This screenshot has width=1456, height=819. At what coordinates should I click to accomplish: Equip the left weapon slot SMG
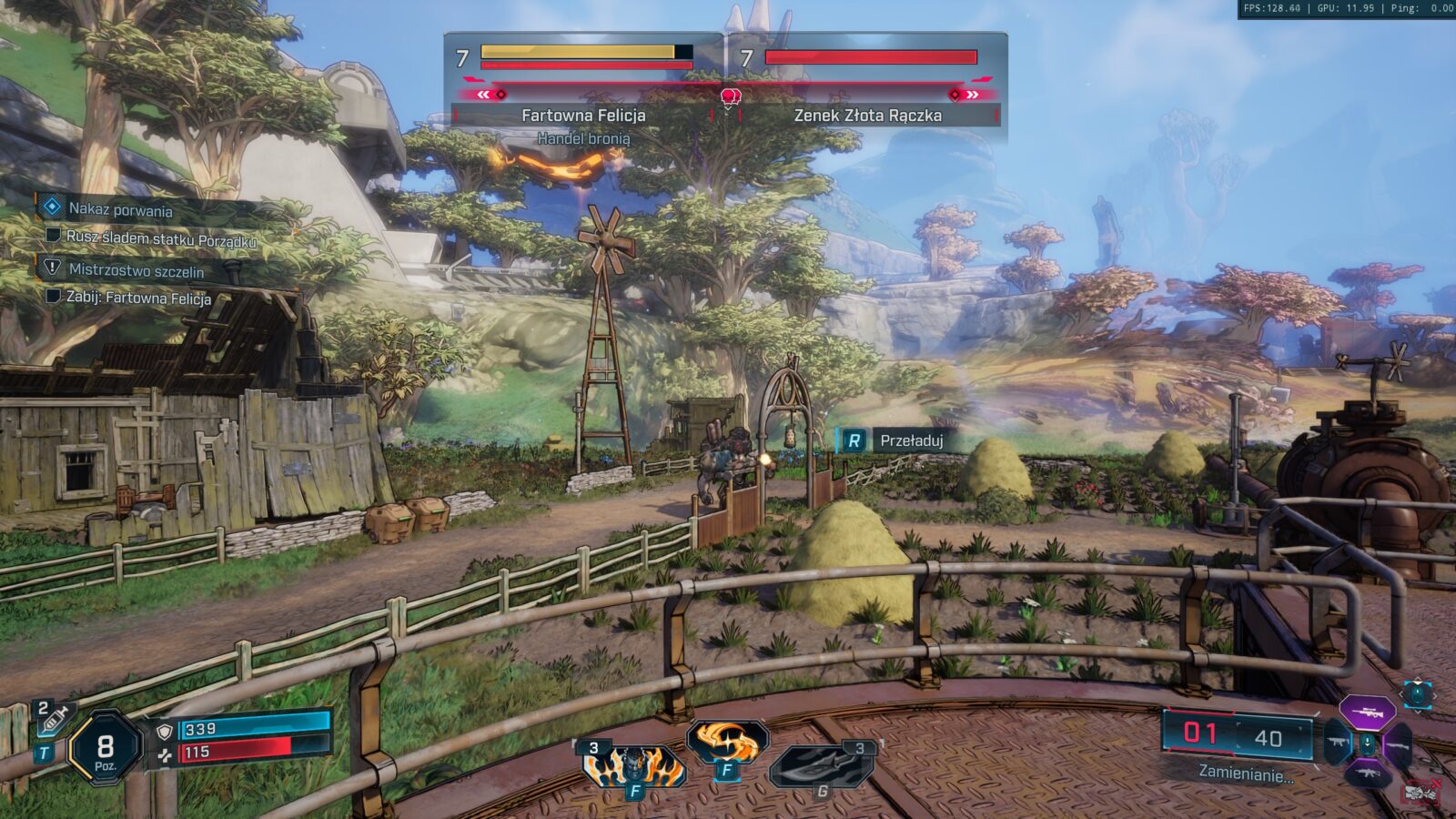pos(1337,743)
